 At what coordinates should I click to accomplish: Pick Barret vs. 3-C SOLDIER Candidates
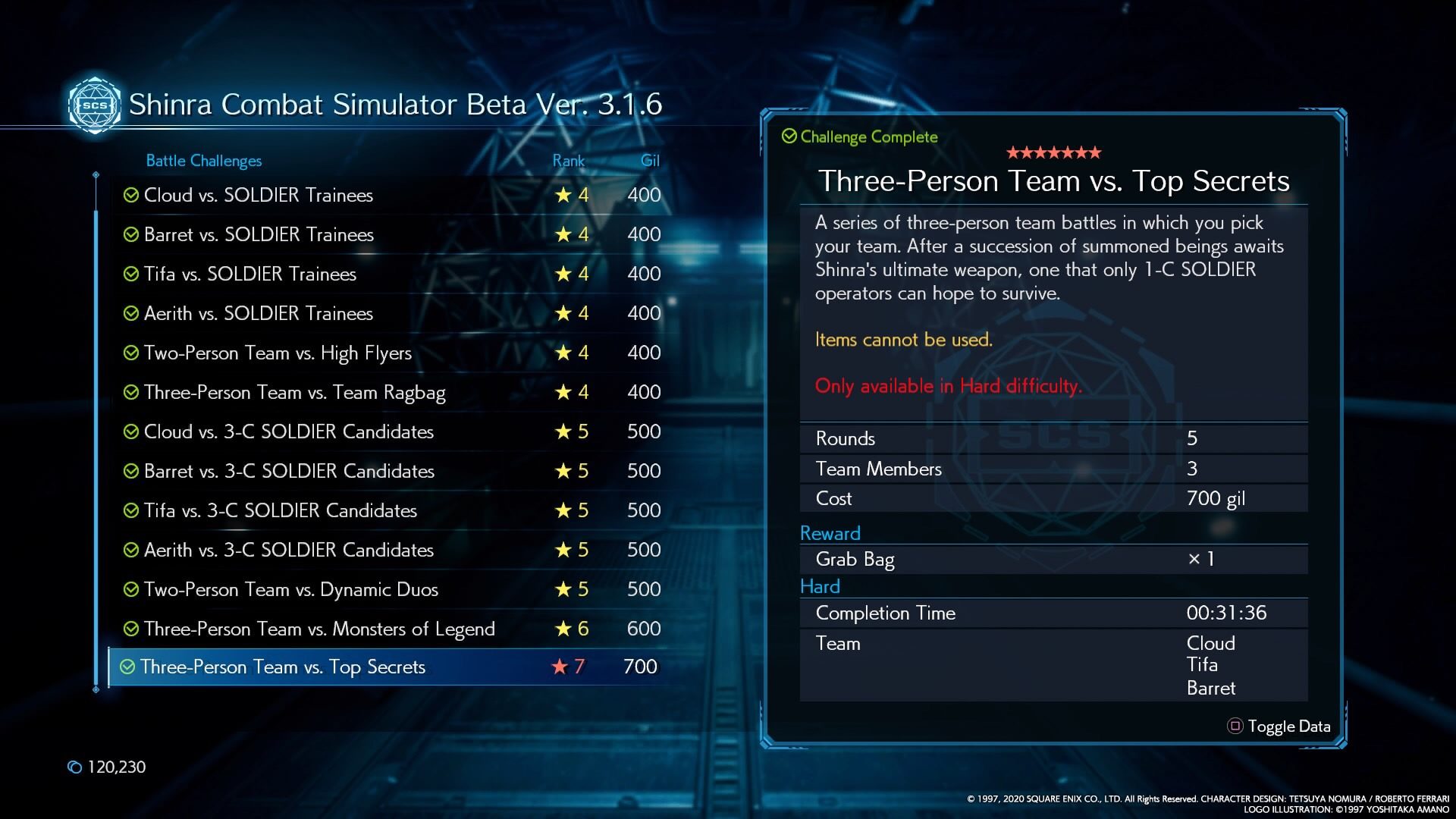[x=289, y=472]
